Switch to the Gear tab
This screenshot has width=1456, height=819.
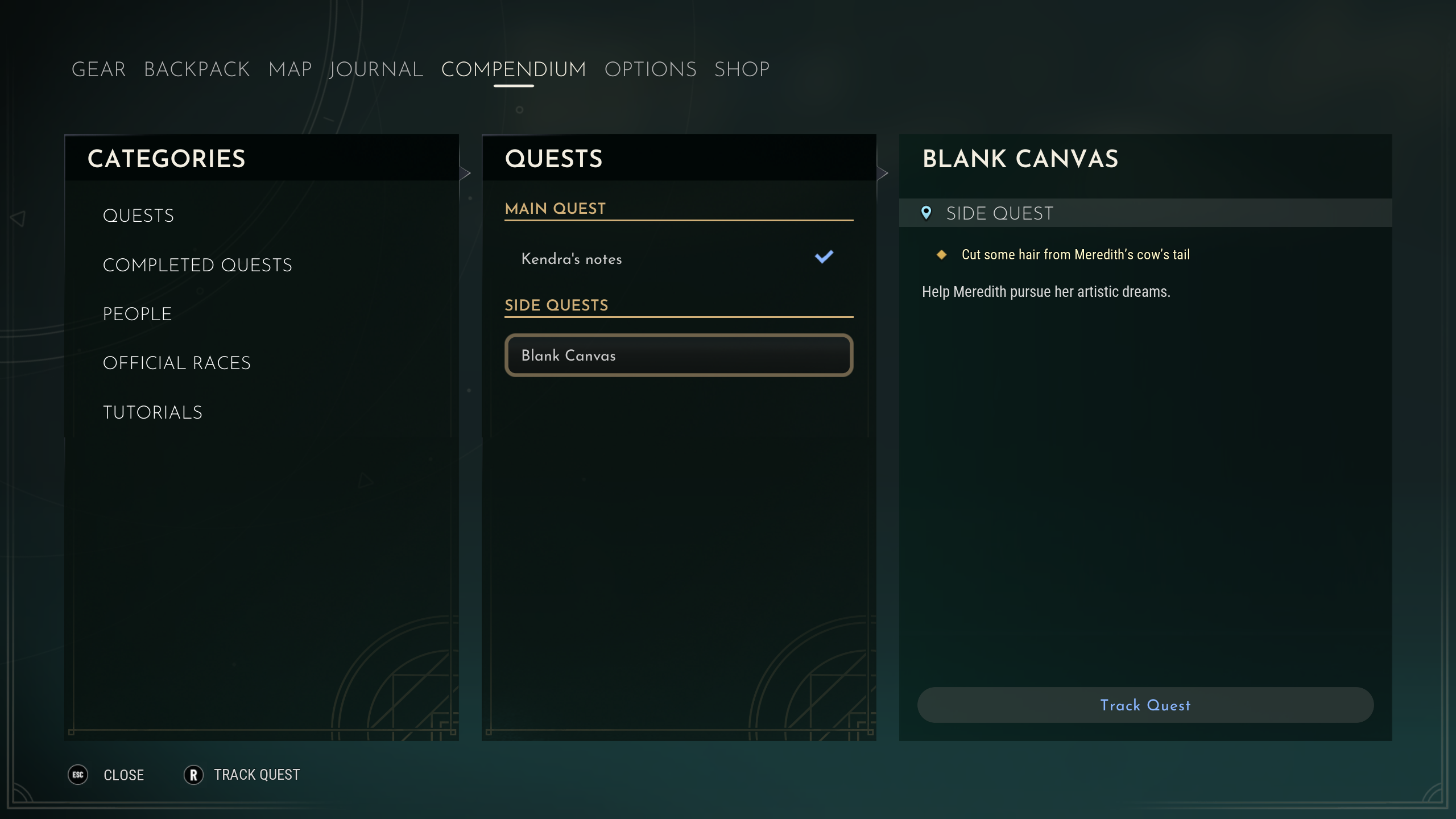coord(98,69)
